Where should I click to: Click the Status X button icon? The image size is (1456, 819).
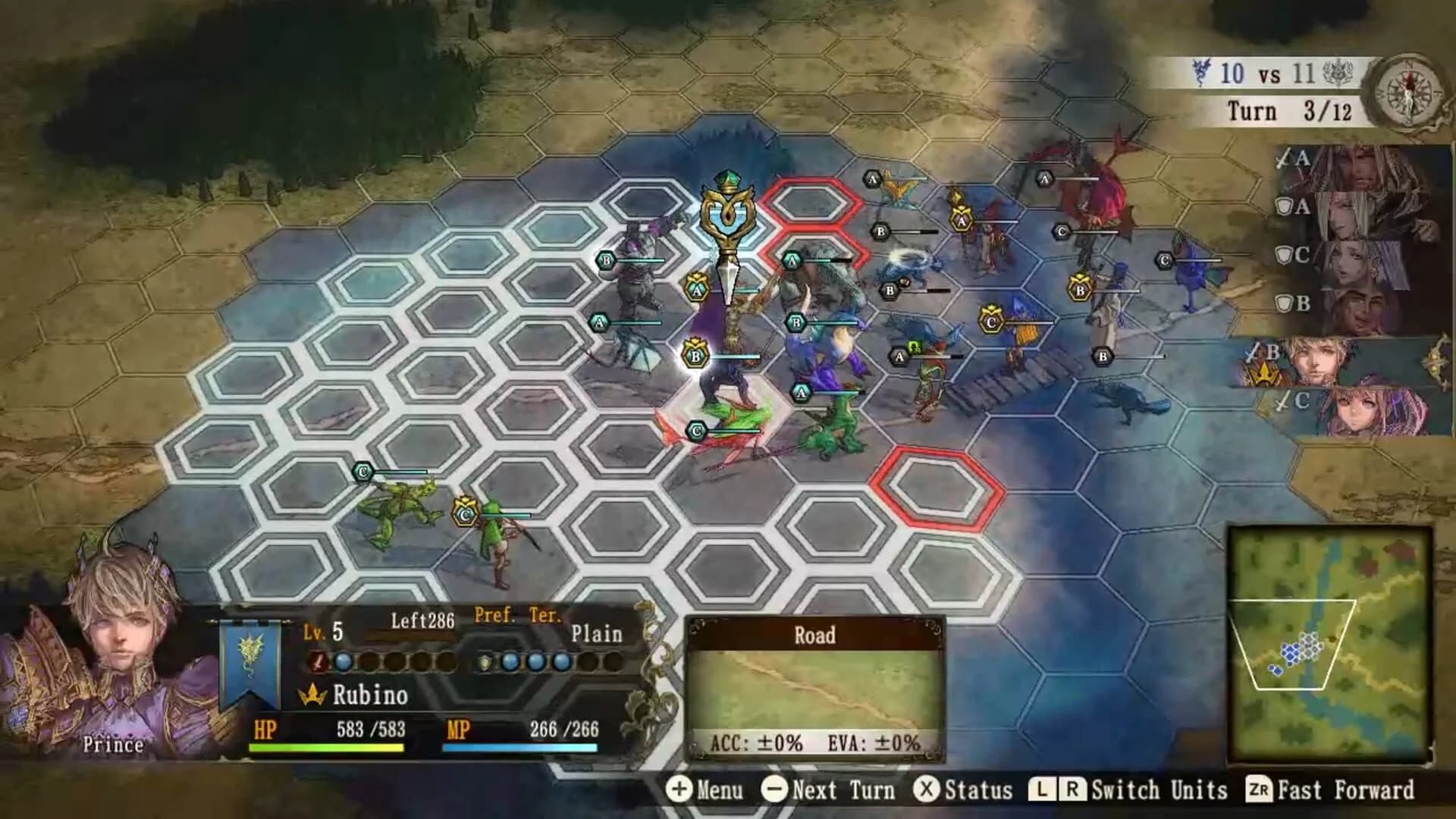coord(926,790)
